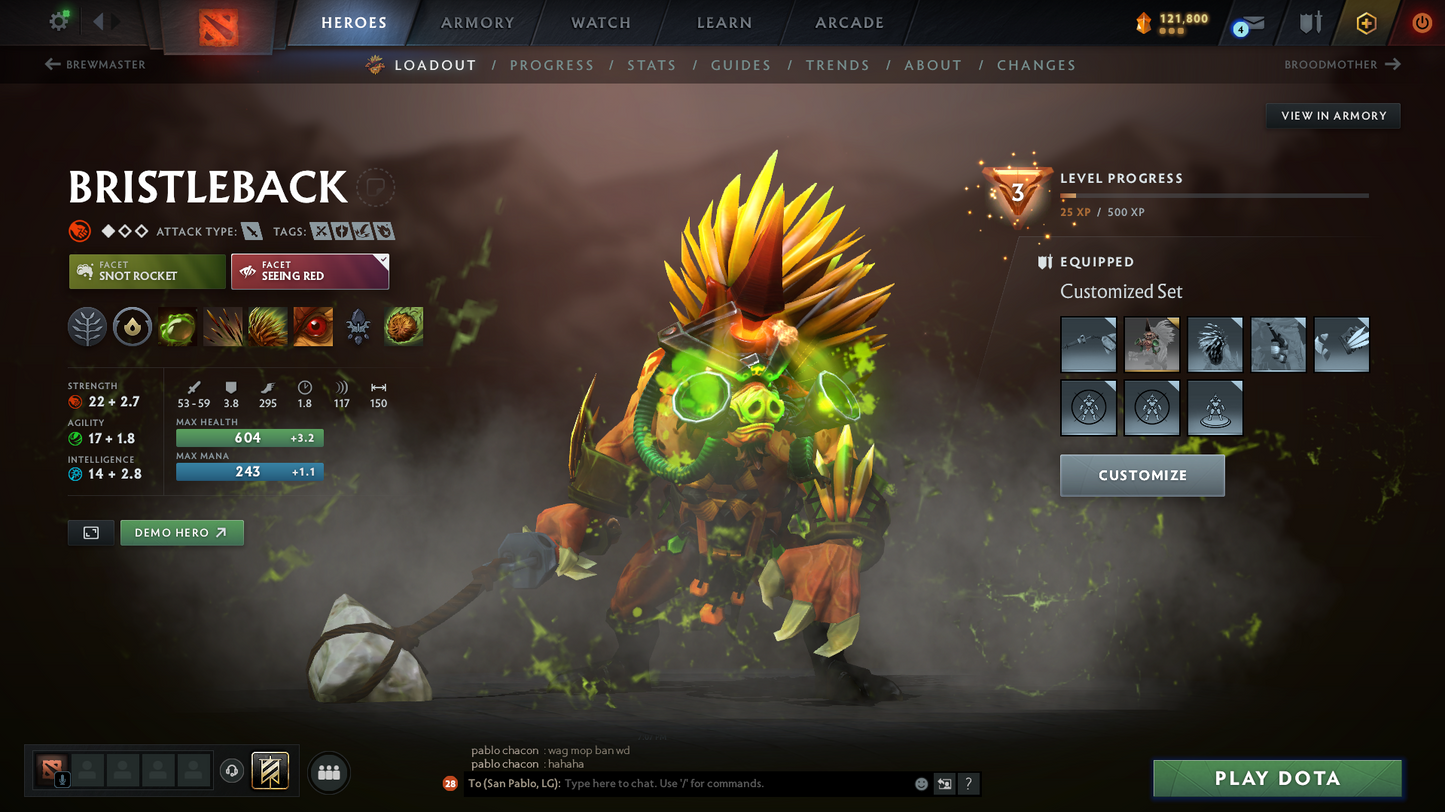Switch to the Watch tab
Viewport: 1445px width, 812px height.
(x=601, y=22)
